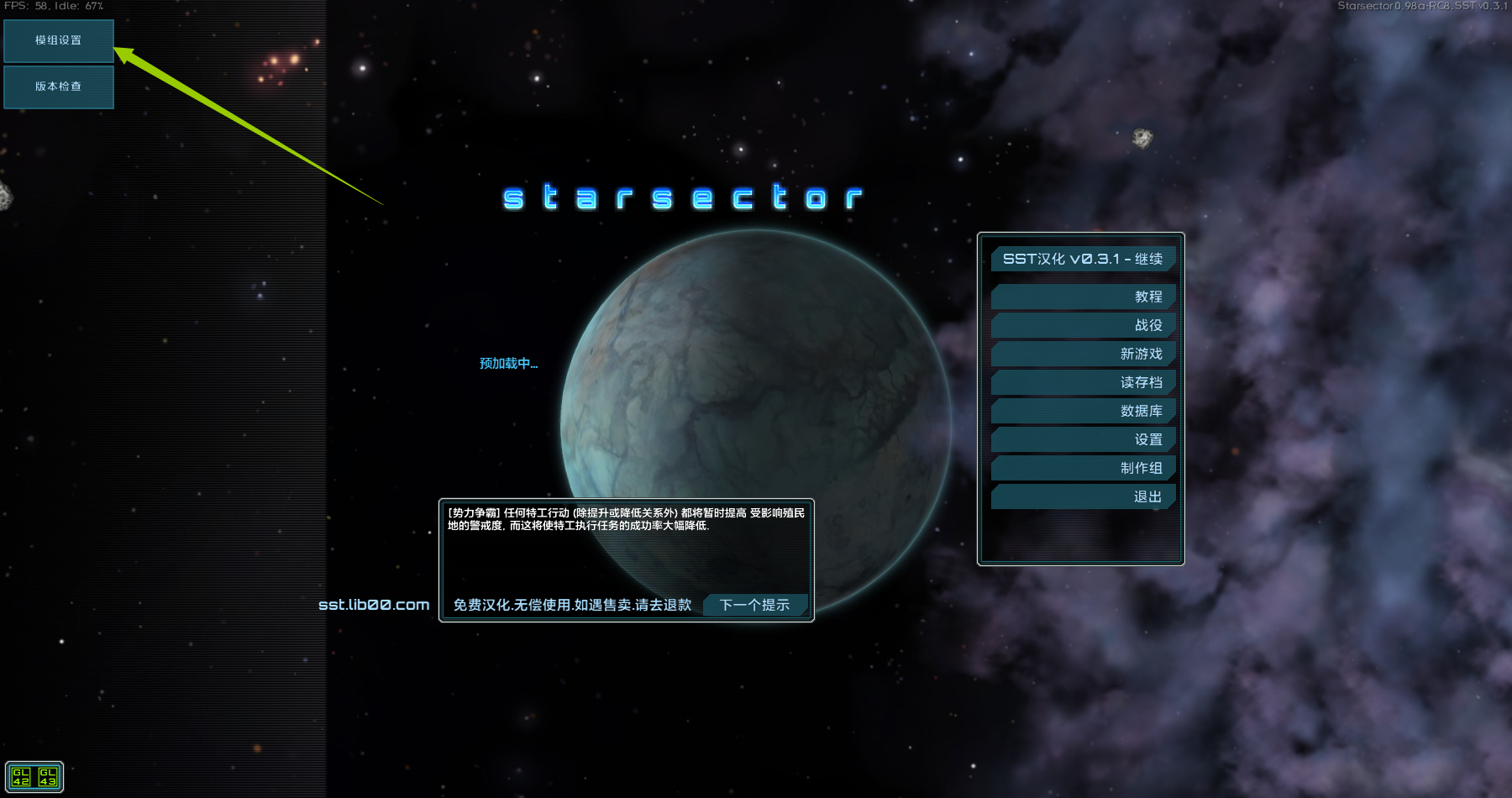The image size is (1512, 798).
Task: Start a new game with 新游戏
Action: 1083,354
